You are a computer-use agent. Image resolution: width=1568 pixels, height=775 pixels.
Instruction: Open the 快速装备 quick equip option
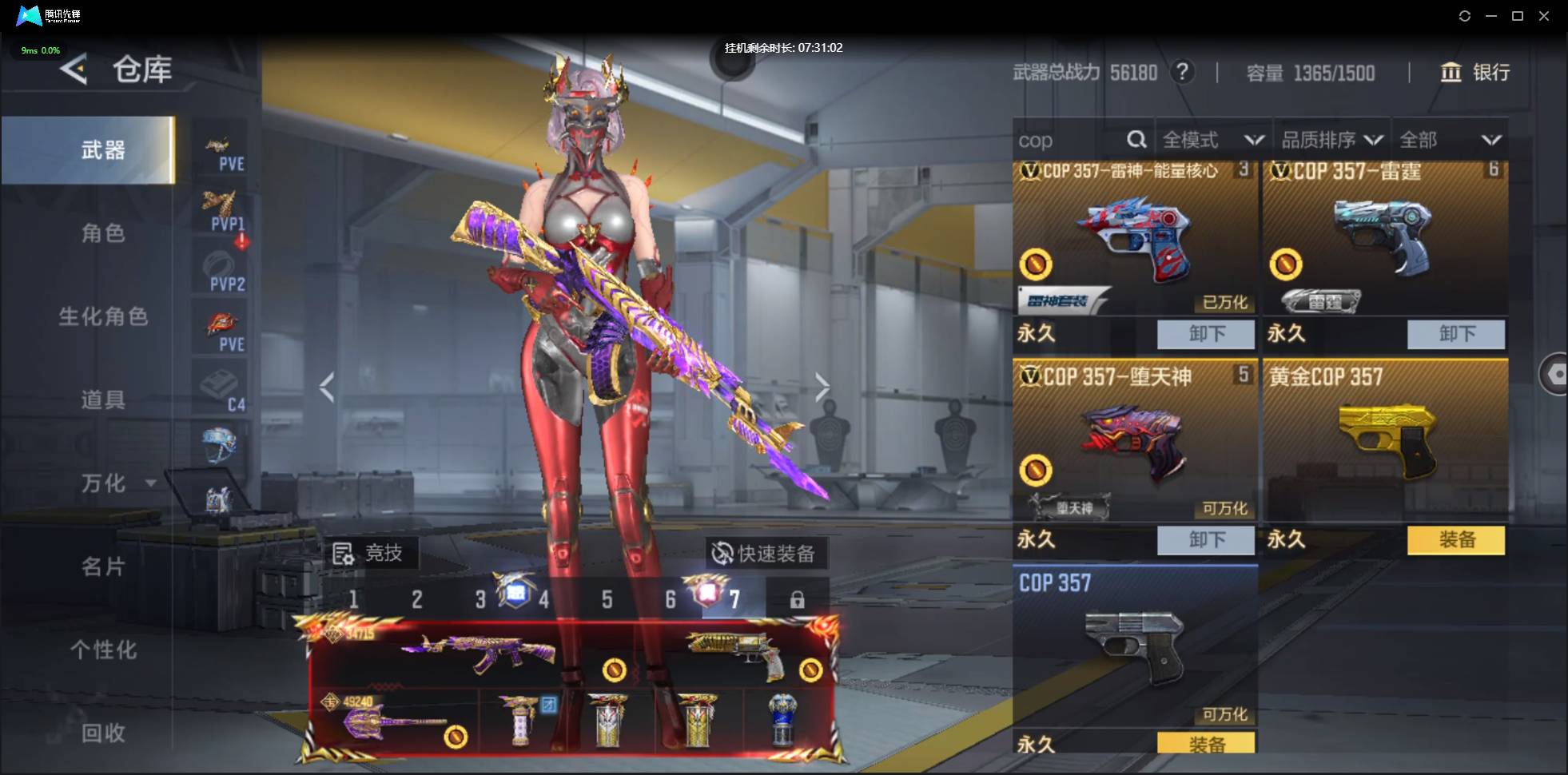point(766,553)
